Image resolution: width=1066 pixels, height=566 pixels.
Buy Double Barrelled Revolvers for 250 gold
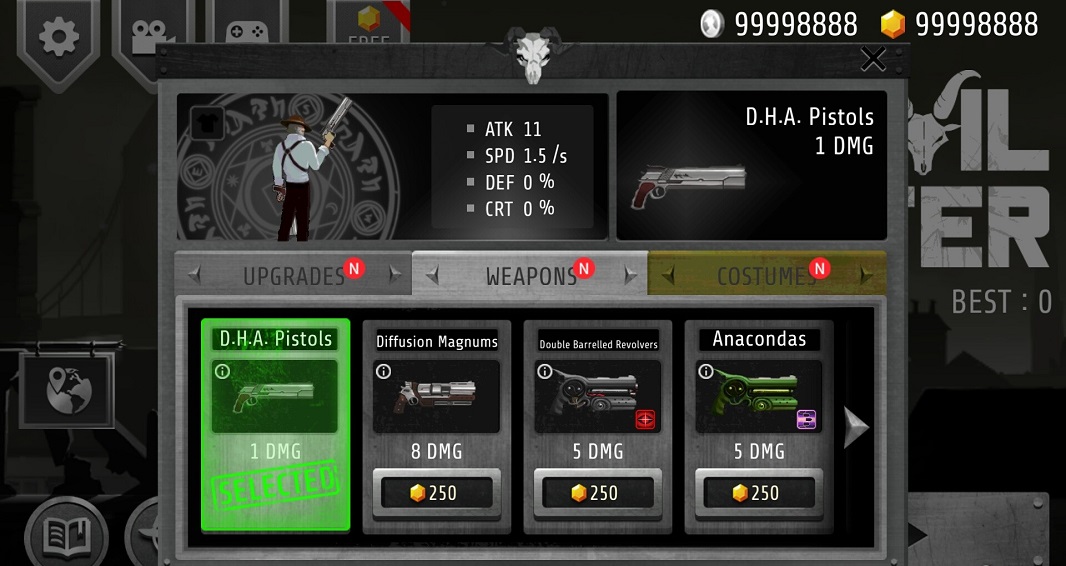(597, 493)
